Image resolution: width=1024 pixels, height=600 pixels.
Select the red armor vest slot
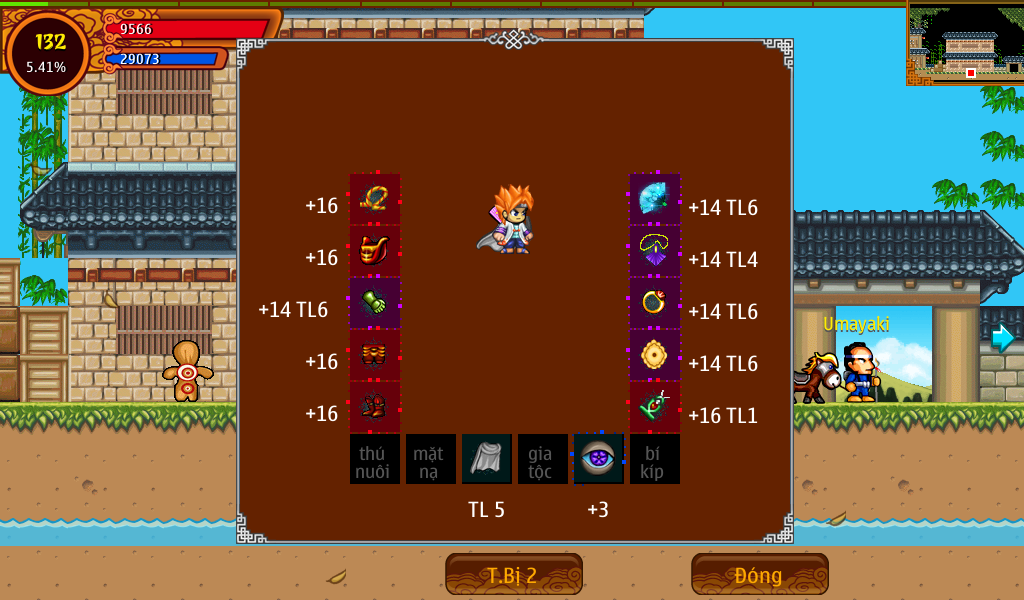[375, 252]
